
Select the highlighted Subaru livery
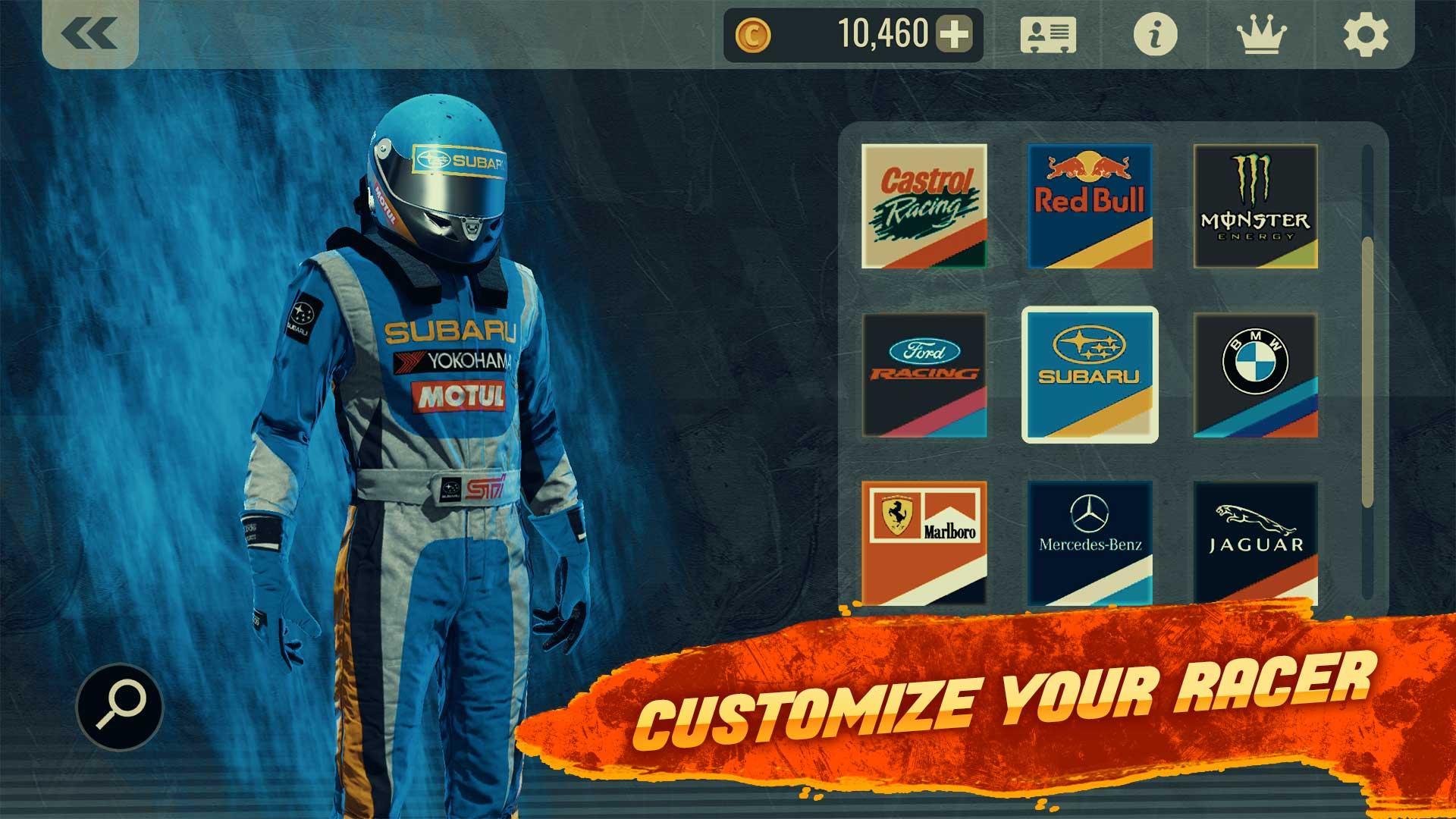(1090, 375)
